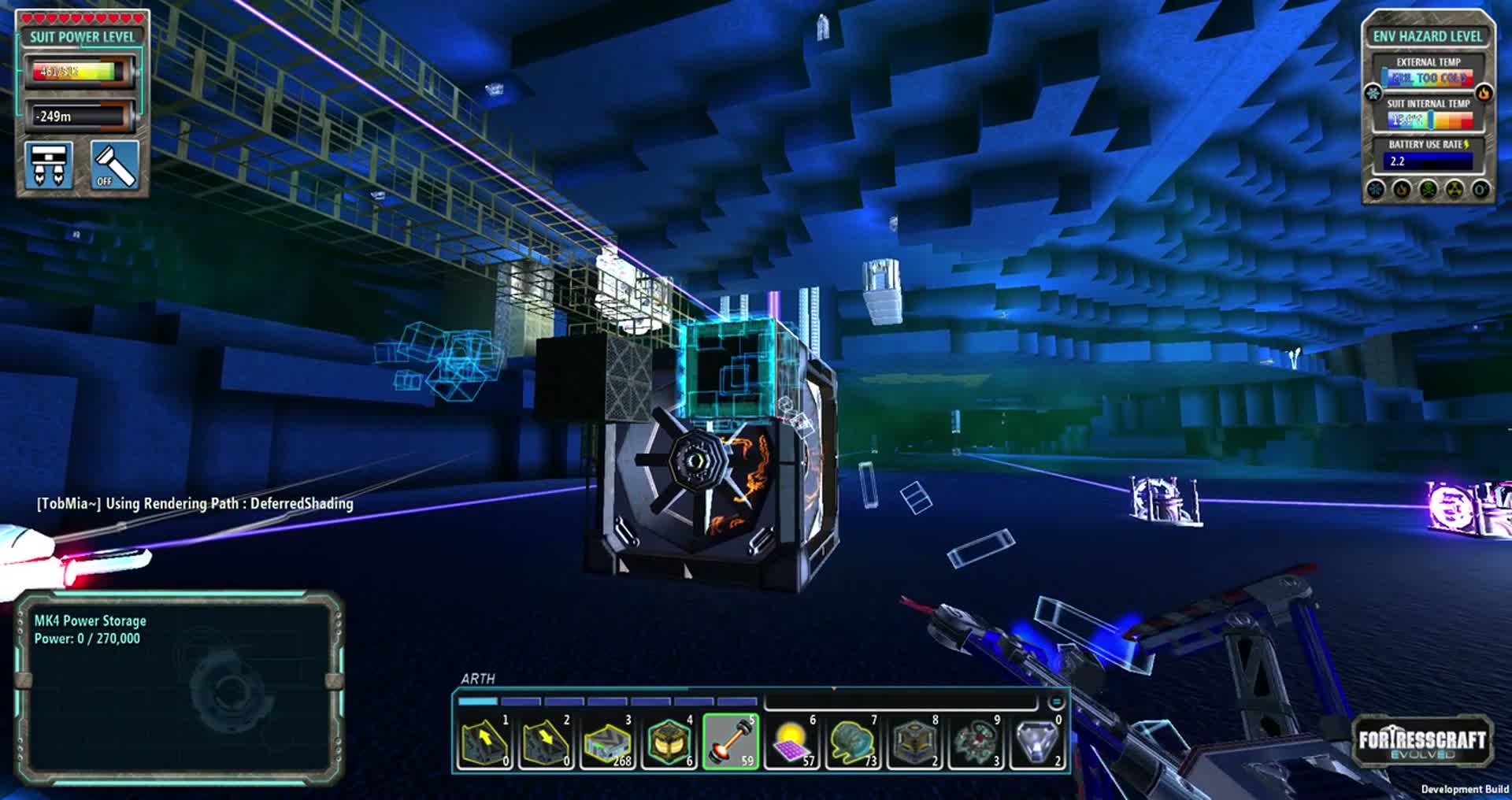Choose the conveyor belt stack of 268

[x=607, y=742]
